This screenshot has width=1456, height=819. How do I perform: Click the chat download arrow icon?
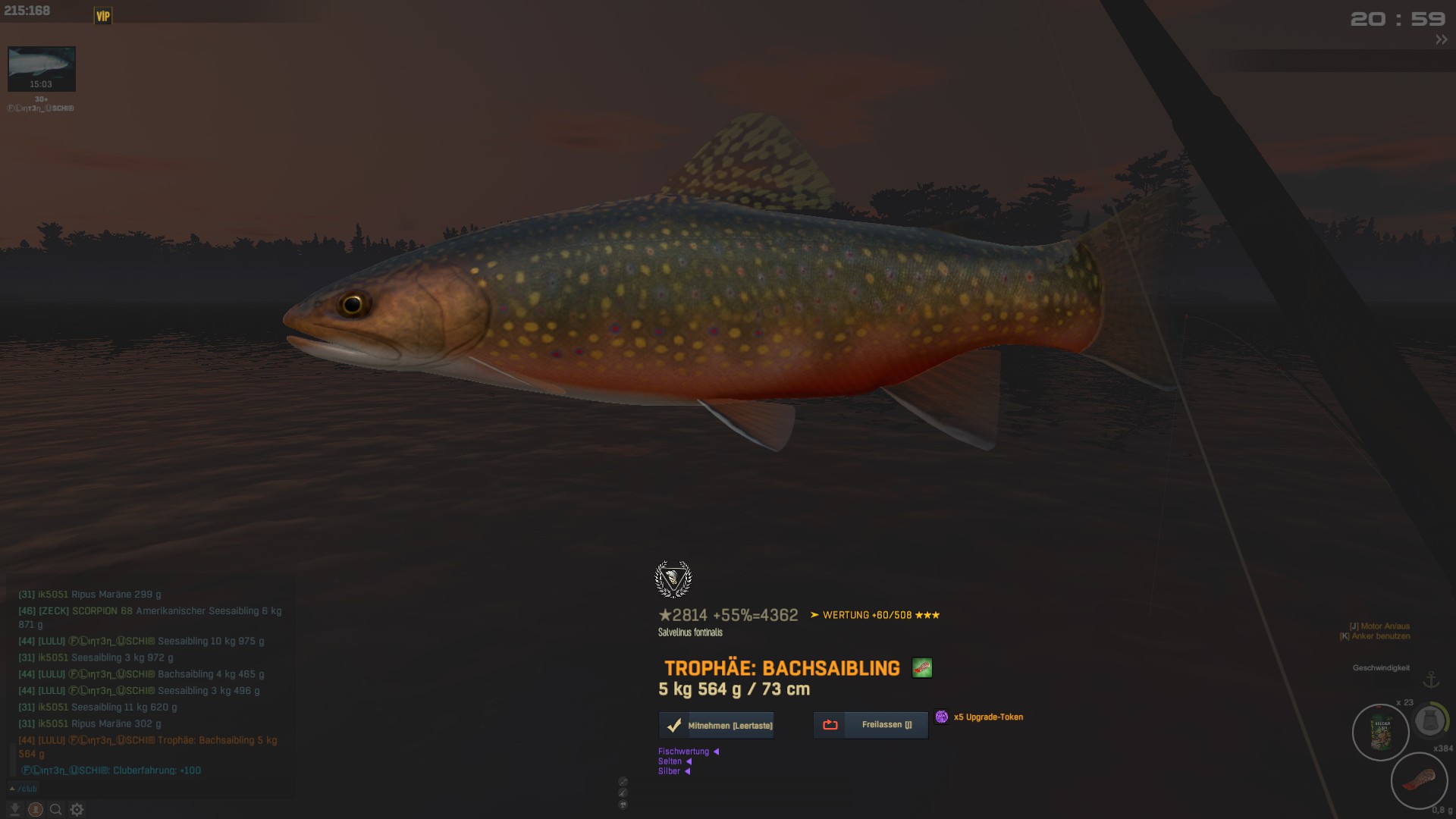pyautogui.click(x=14, y=810)
